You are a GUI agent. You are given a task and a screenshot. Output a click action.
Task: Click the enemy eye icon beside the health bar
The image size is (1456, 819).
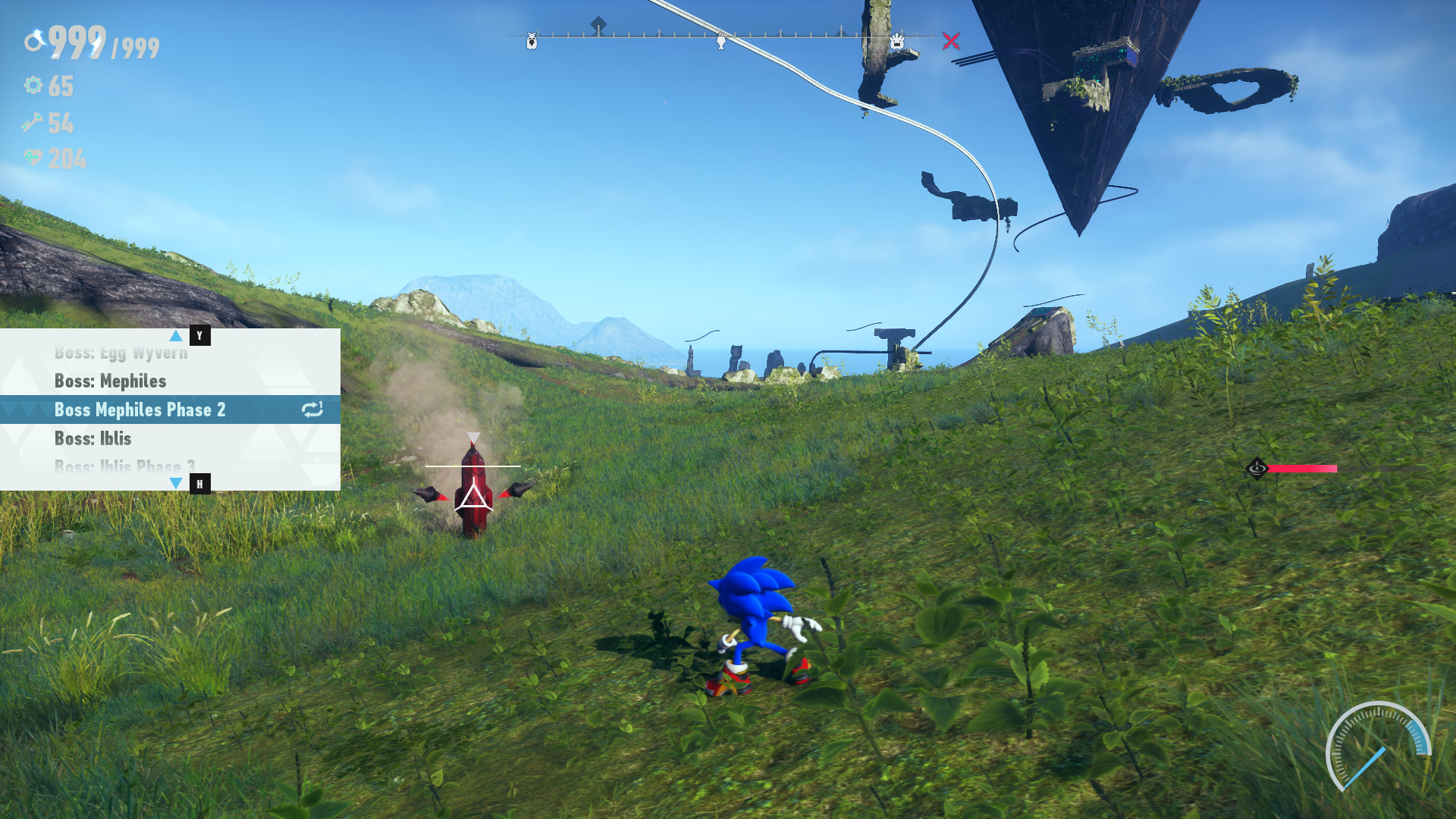tap(1256, 469)
